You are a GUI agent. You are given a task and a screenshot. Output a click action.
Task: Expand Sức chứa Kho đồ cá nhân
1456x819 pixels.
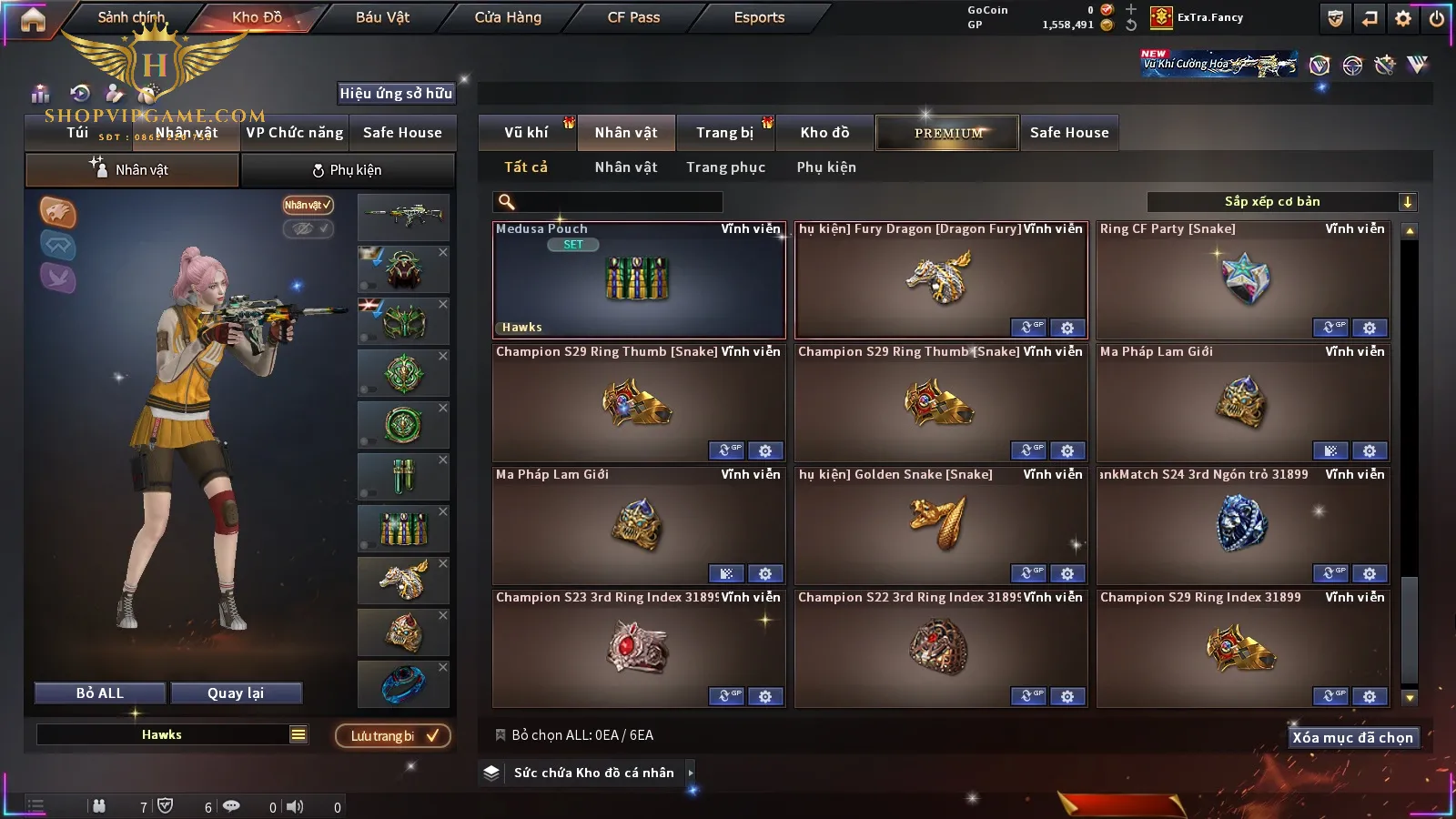[x=690, y=773]
